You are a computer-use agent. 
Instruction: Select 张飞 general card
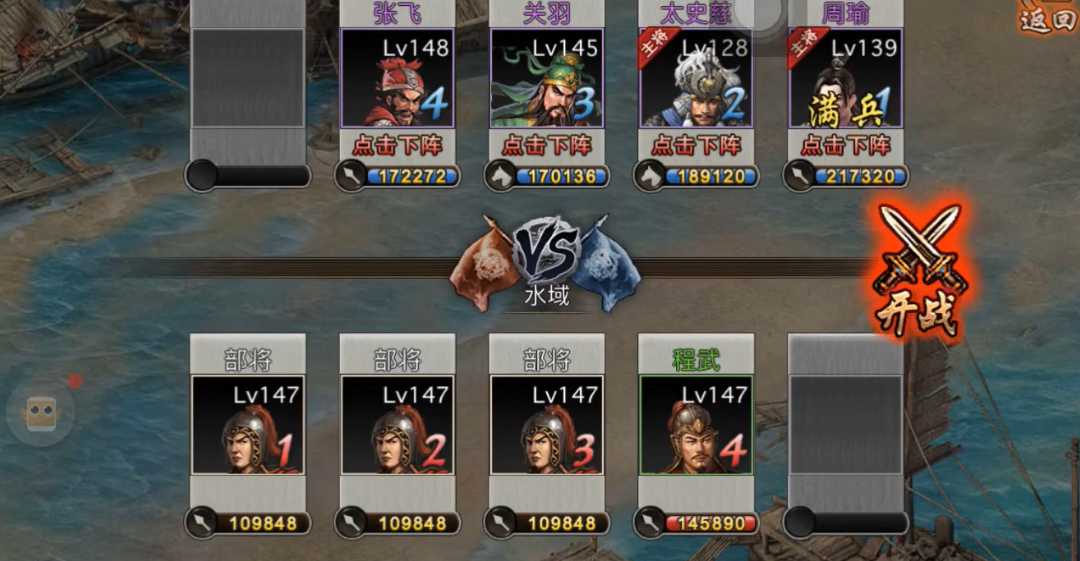click(x=397, y=78)
